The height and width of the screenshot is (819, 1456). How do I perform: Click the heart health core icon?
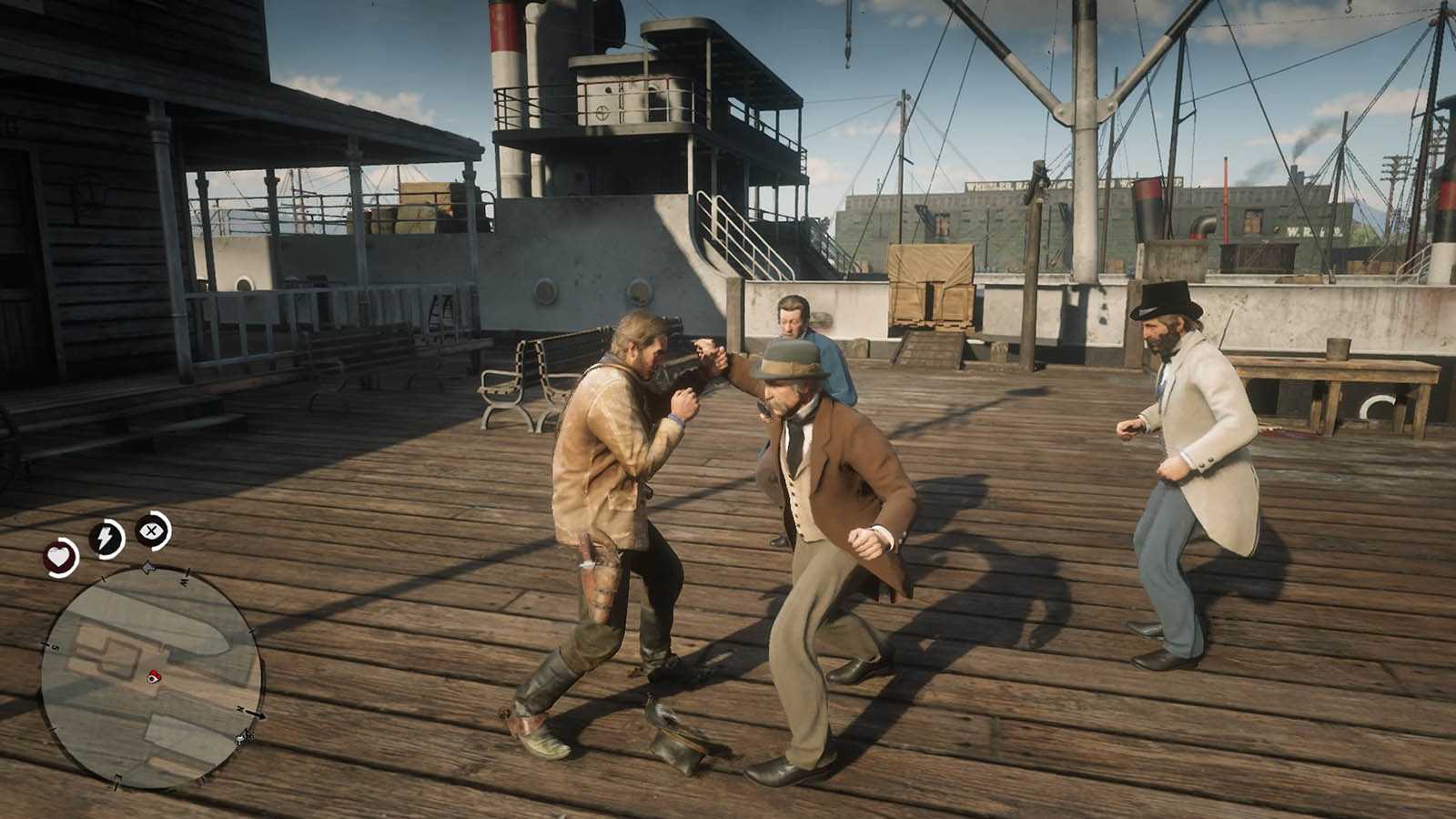pyautogui.click(x=61, y=556)
